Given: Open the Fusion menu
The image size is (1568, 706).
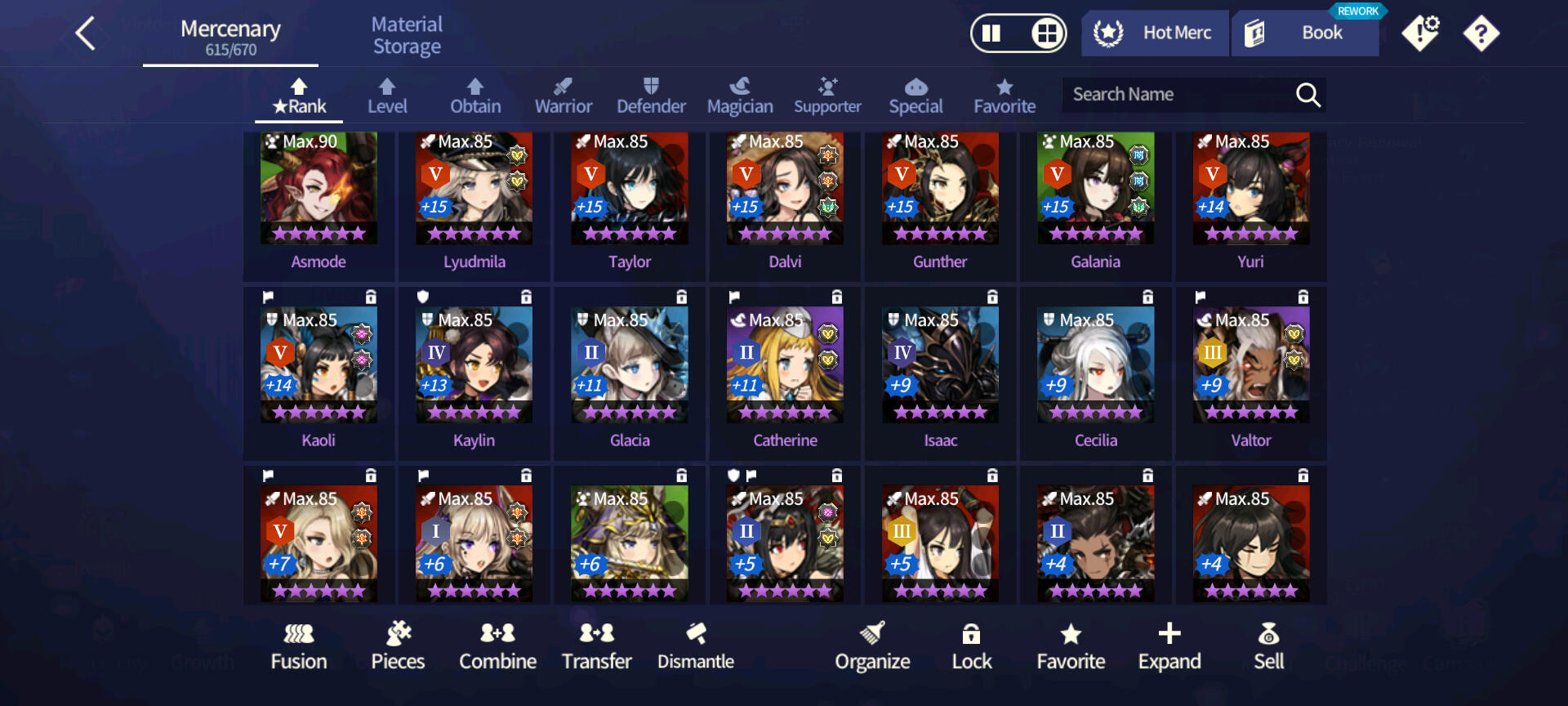Looking at the screenshot, I should (299, 646).
